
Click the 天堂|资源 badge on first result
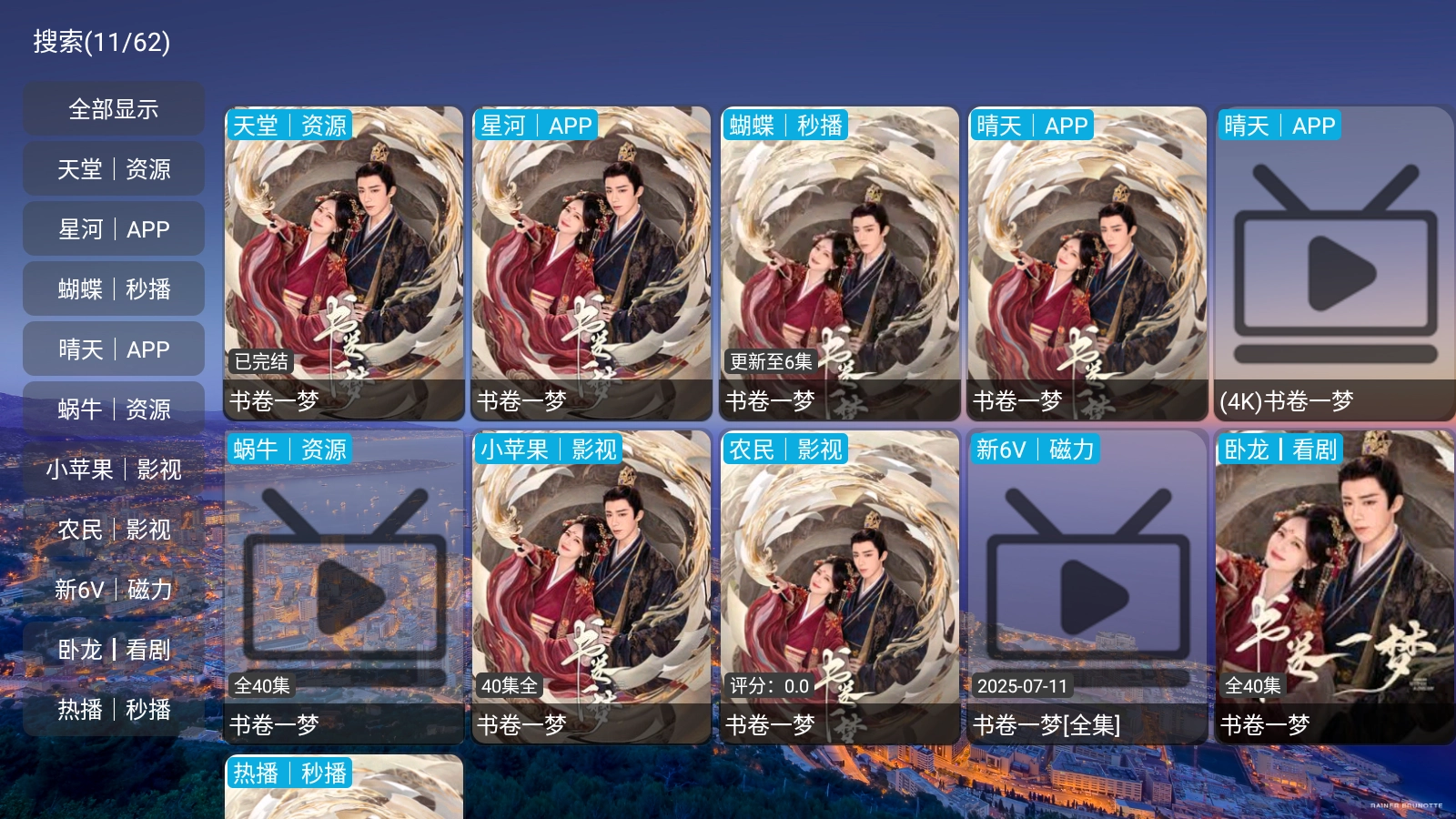point(291,126)
